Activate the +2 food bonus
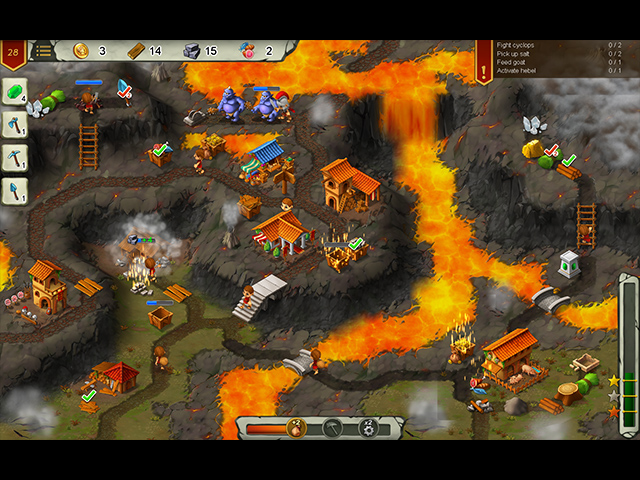640x480 pixels. coord(296,428)
